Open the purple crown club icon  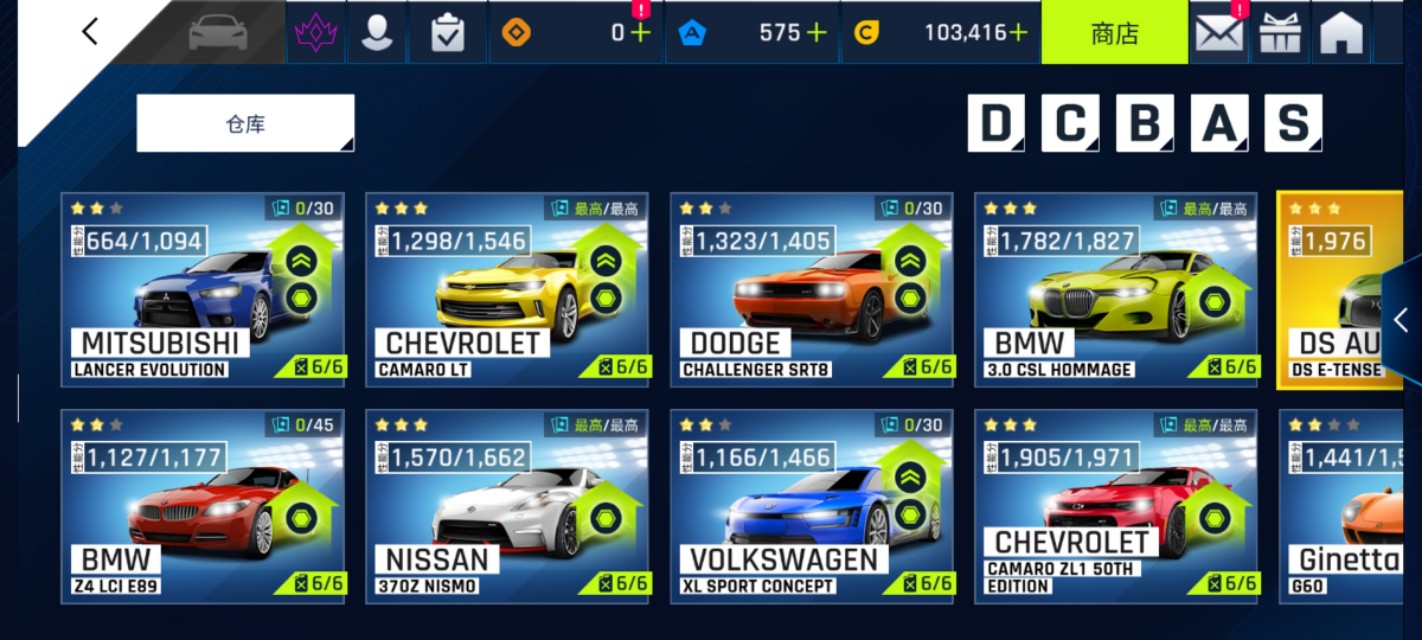pos(316,33)
